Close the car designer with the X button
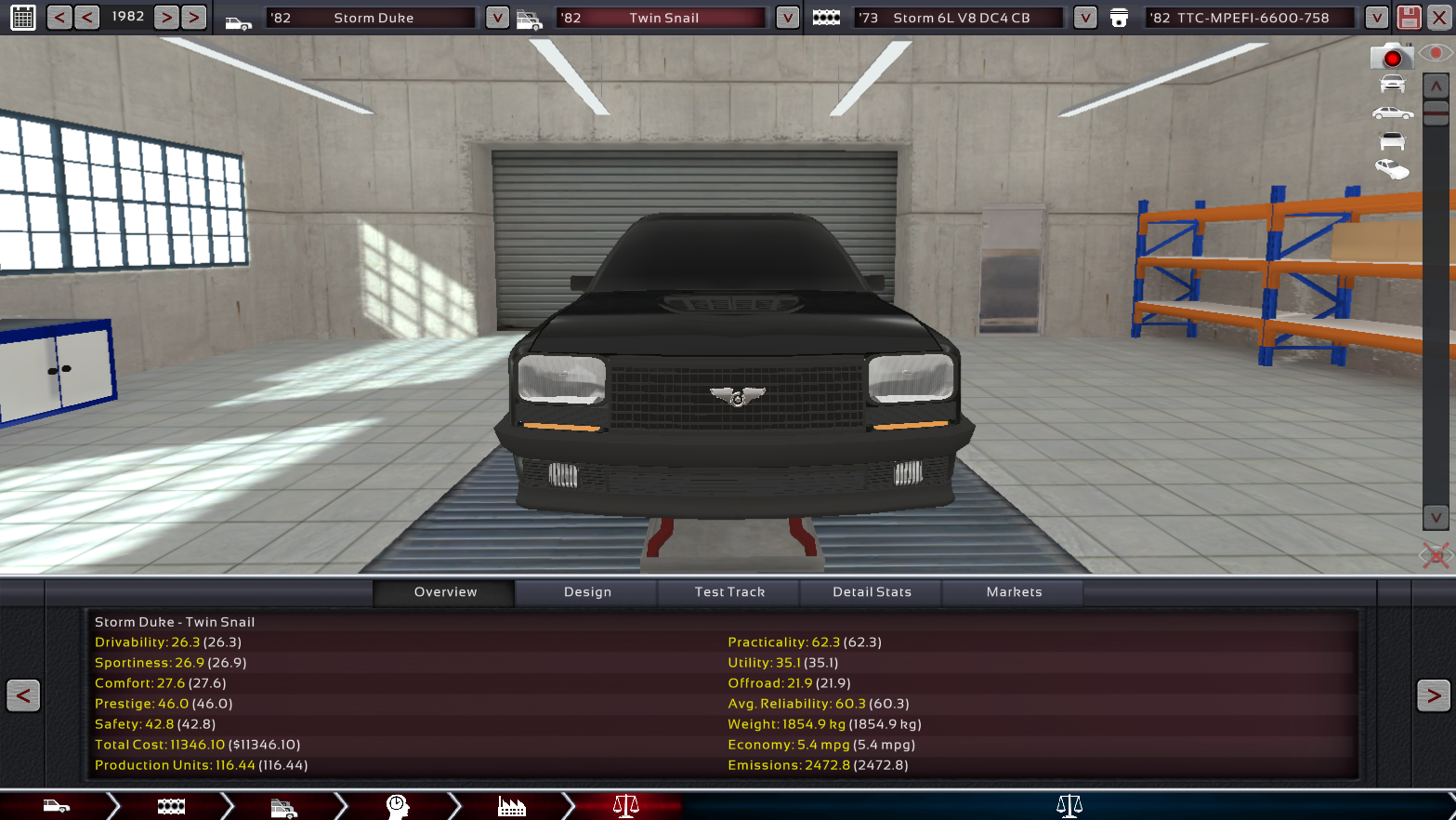The image size is (1456, 820). [1439, 18]
